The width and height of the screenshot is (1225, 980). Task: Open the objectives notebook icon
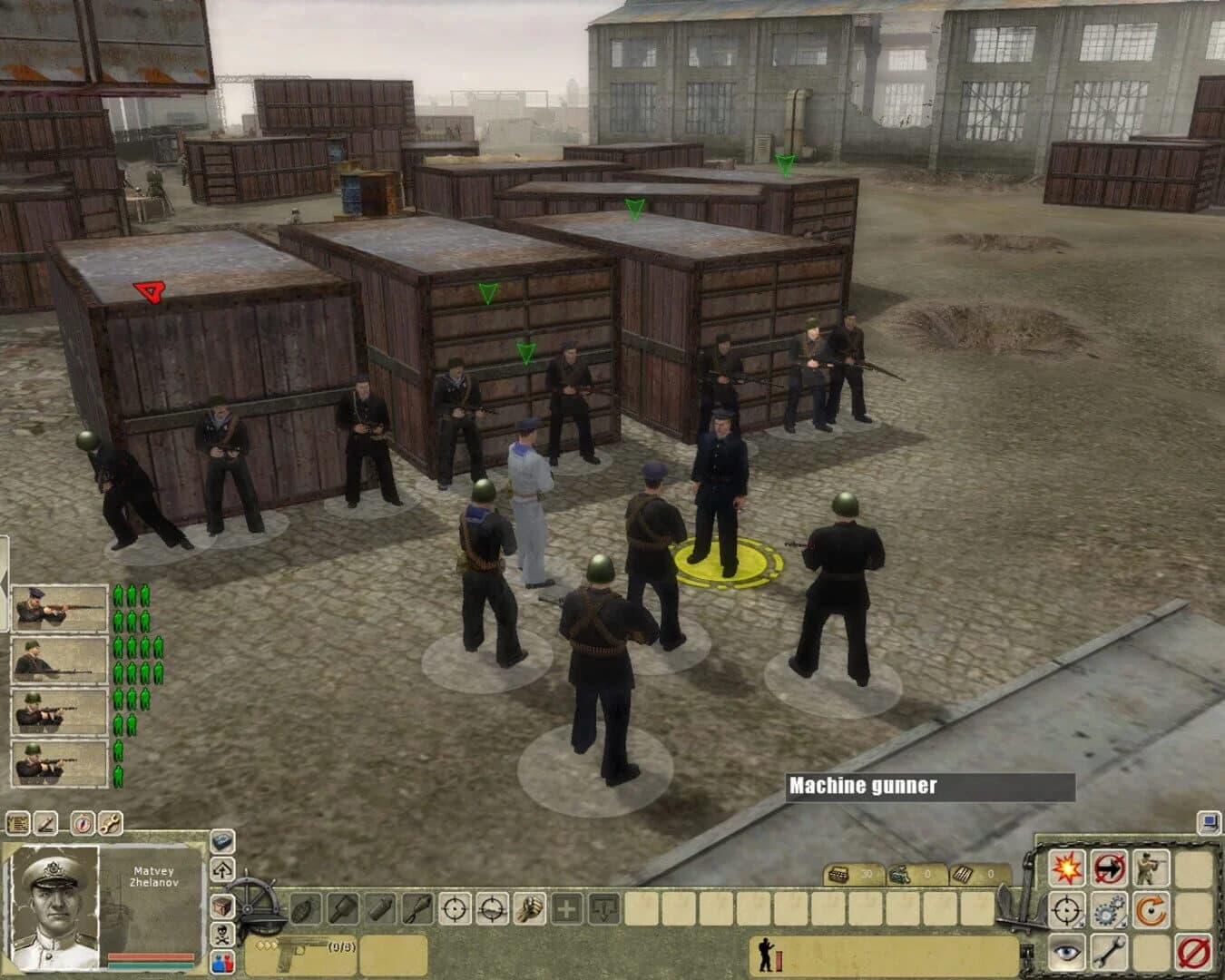[x=16, y=821]
